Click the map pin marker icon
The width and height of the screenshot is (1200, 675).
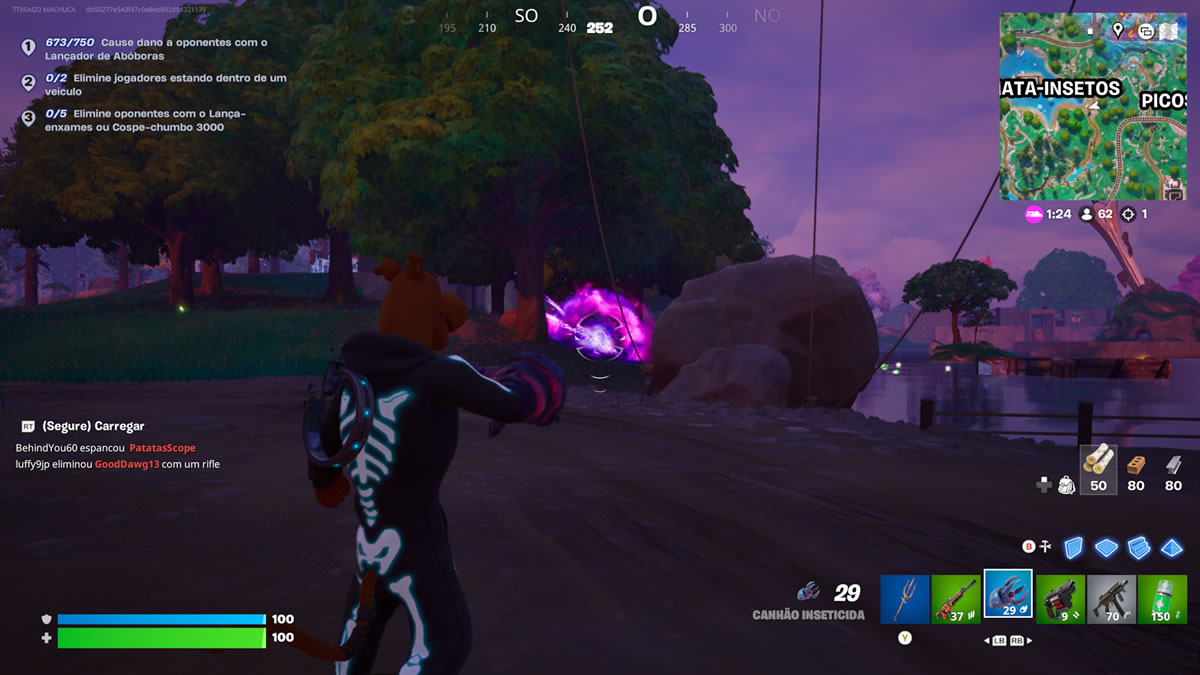coord(1117,30)
